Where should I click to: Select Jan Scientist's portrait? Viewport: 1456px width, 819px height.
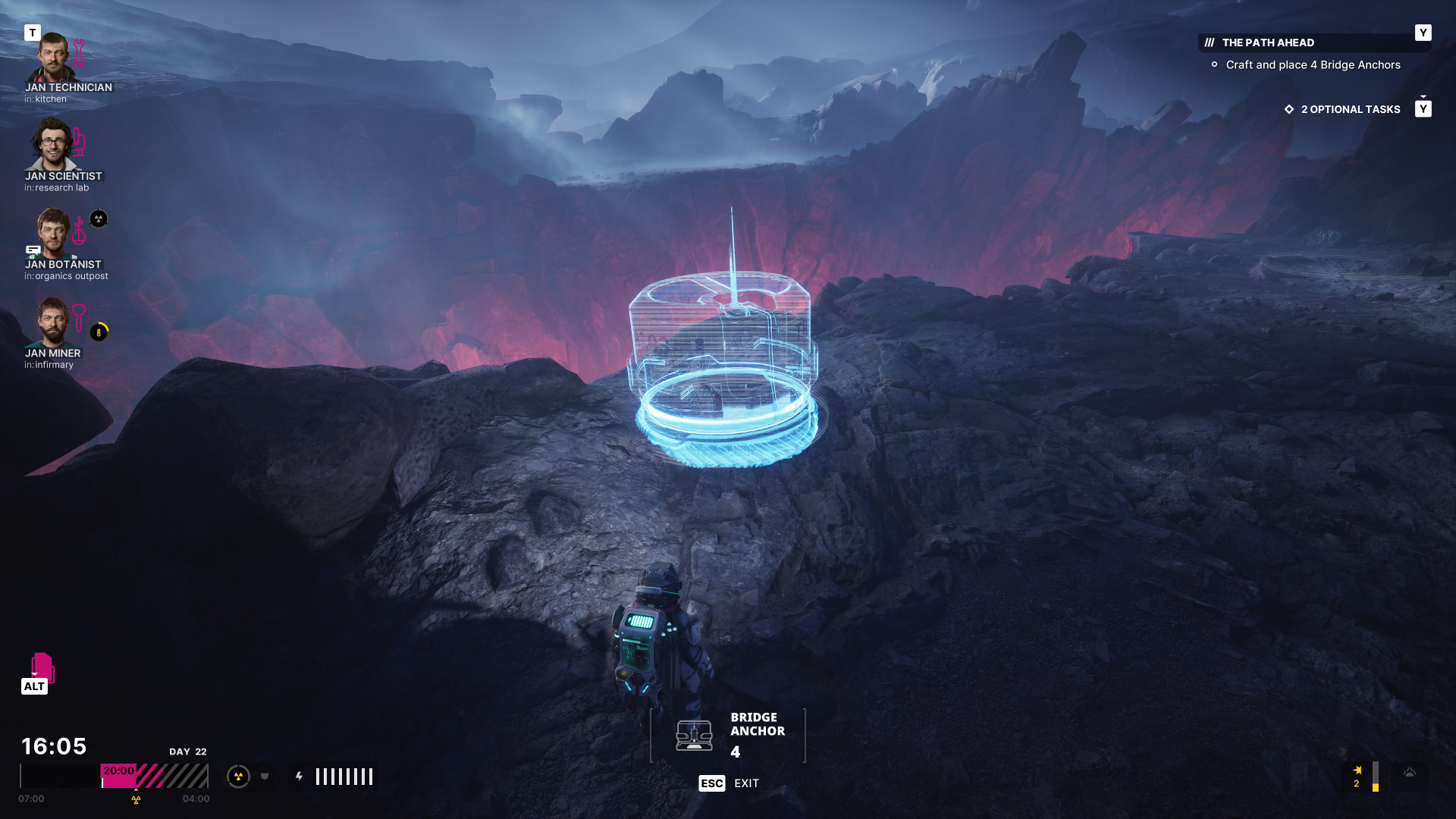click(52, 146)
